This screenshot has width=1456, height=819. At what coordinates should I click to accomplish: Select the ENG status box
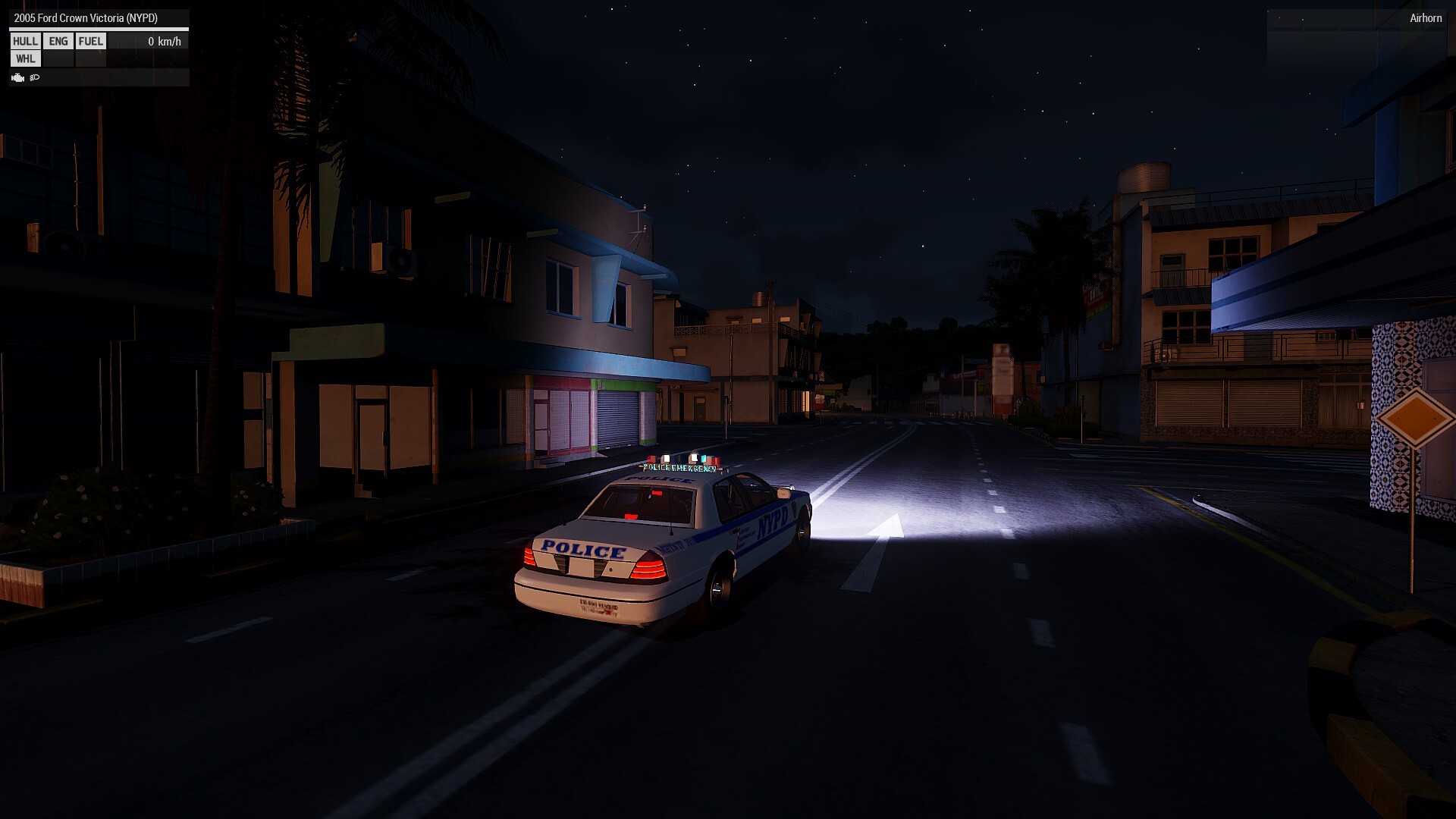pos(58,42)
